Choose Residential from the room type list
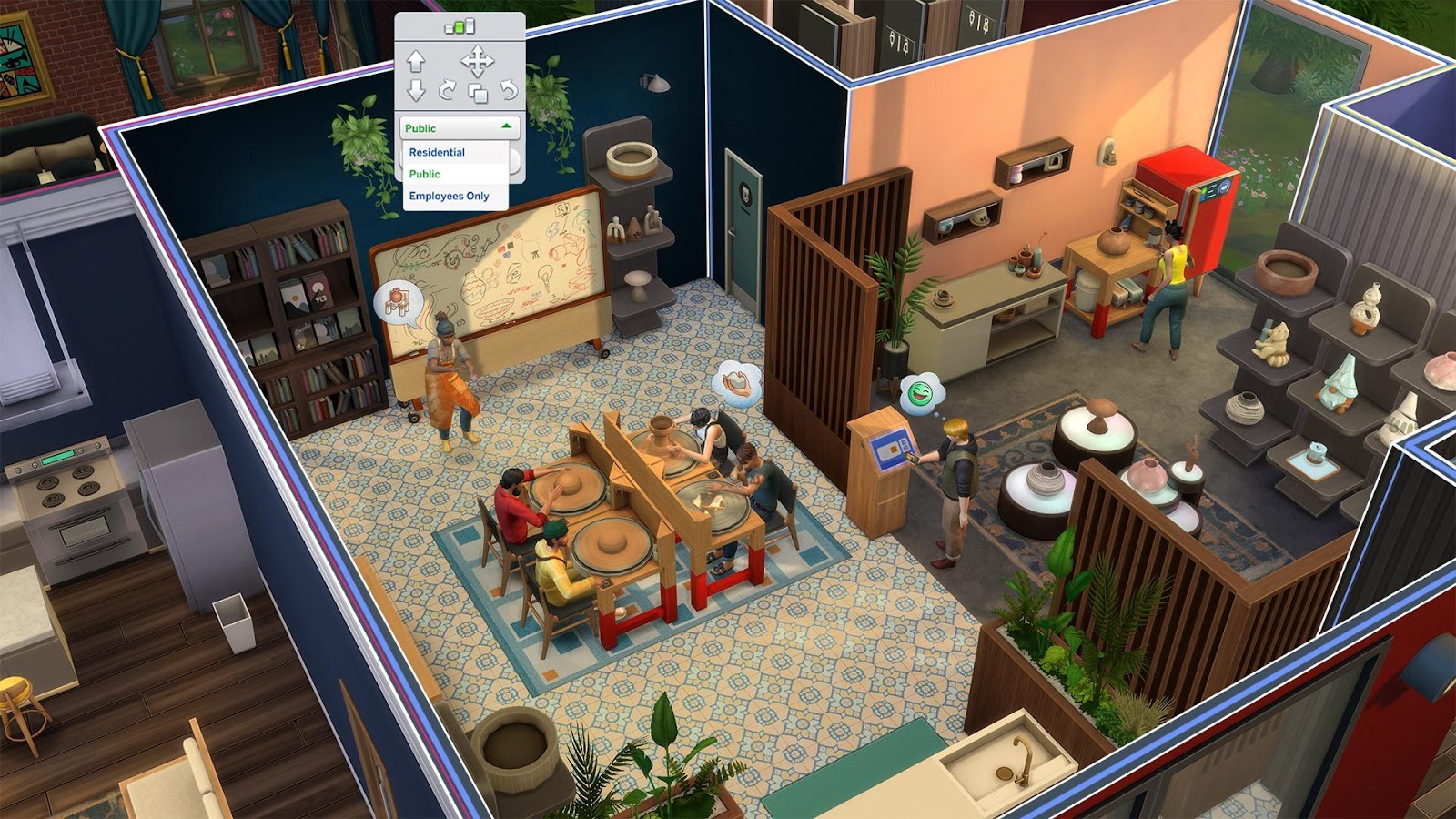Image resolution: width=1456 pixels, height=819 pixels. (x=437, y=152)
